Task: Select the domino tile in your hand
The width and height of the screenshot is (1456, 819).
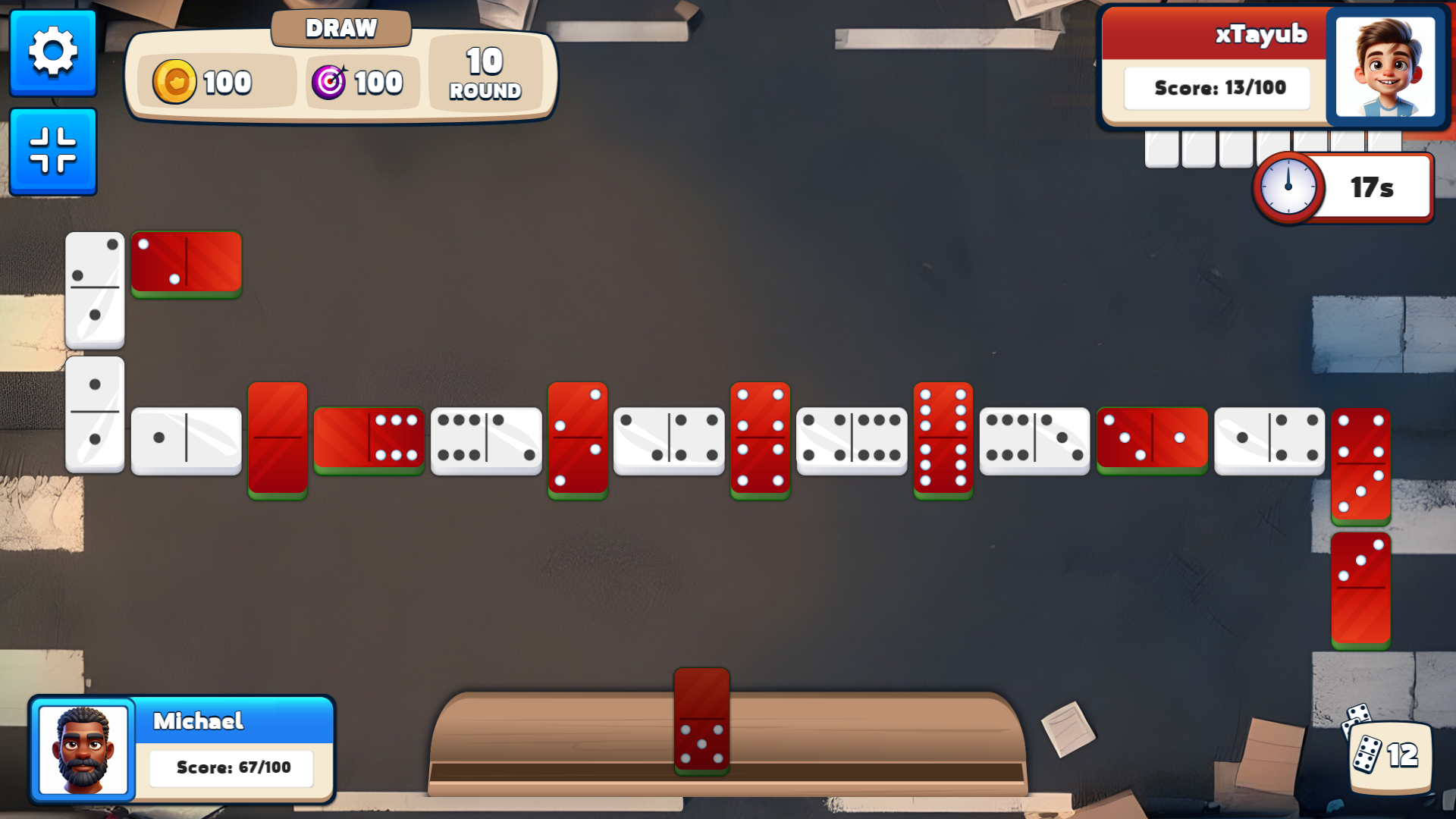Action: (701, 720)
